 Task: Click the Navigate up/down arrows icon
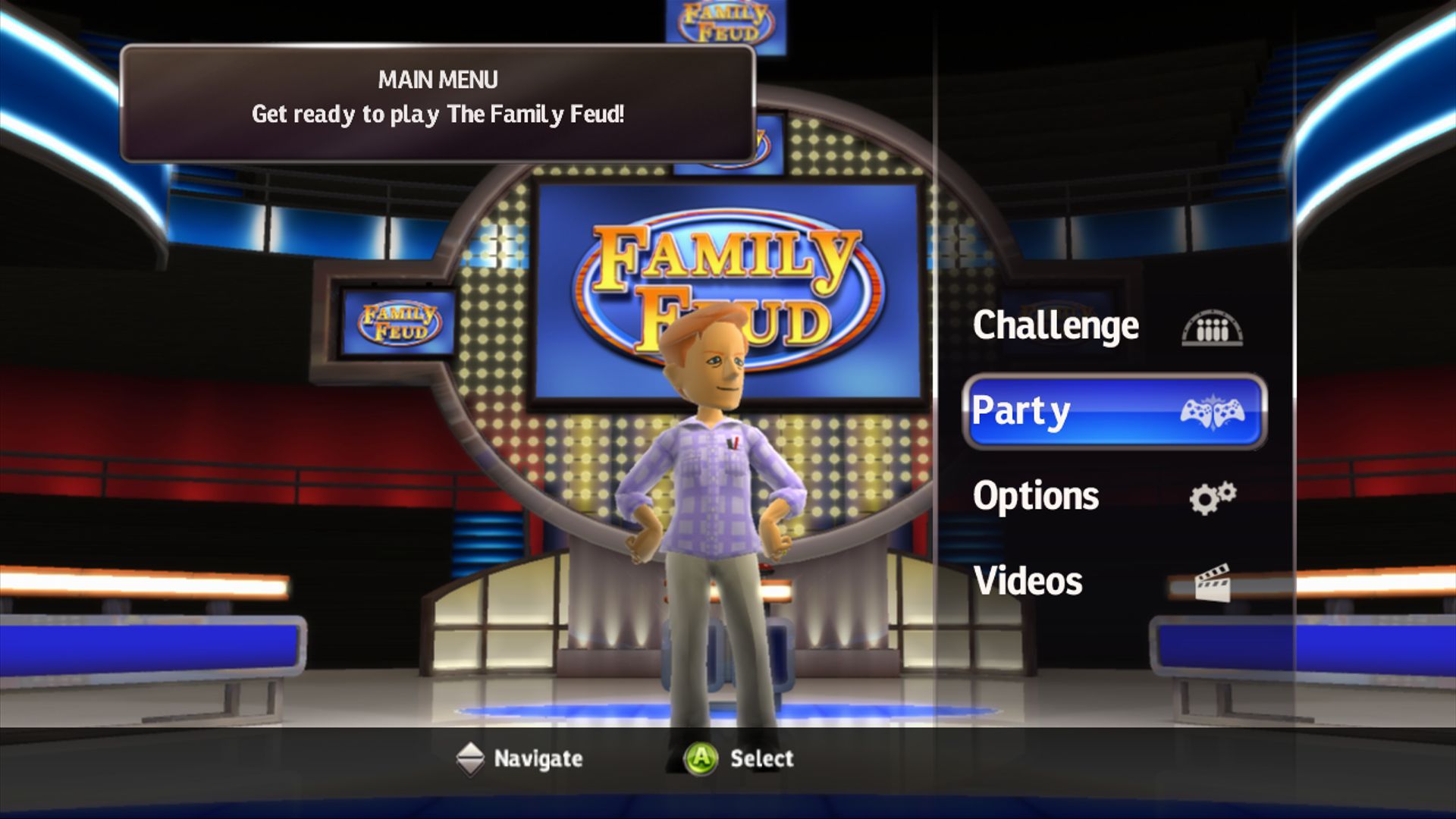(470, 758)
